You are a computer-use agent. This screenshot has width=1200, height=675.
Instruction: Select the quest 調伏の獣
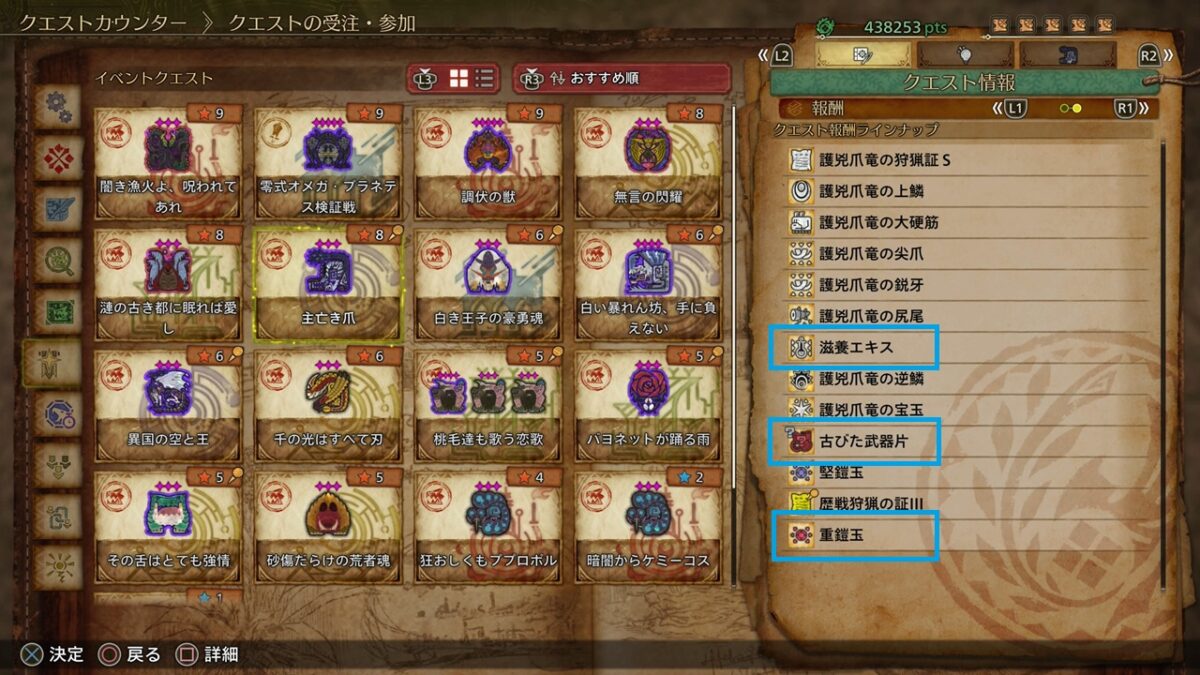click(489, 163)
